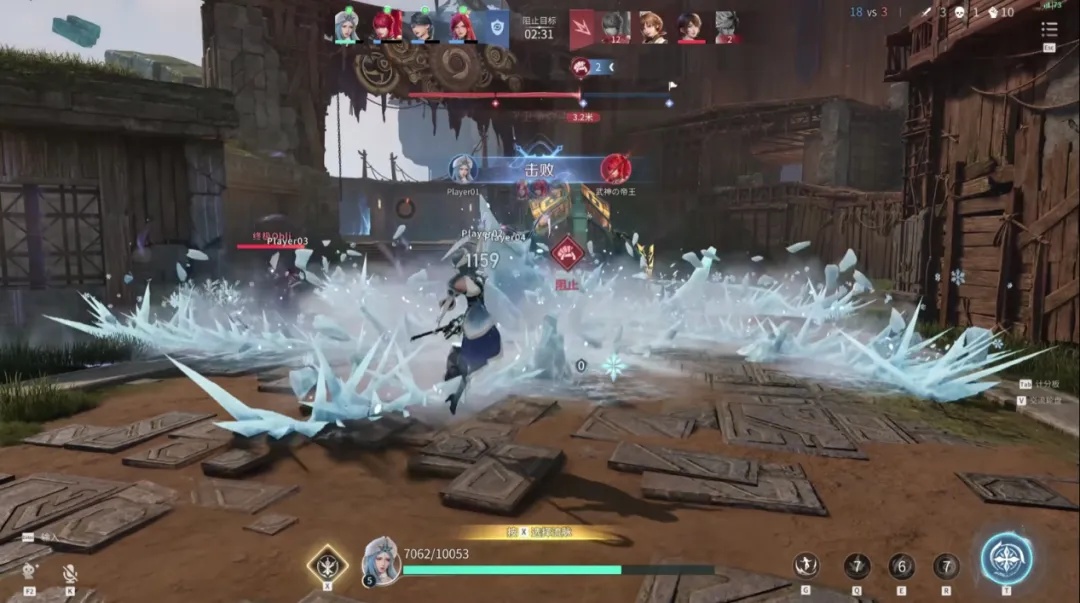The height and width of the screenshot is (603, 1080).
Task: Activate the diamond-framed talent skill icon
Action: 327,565
